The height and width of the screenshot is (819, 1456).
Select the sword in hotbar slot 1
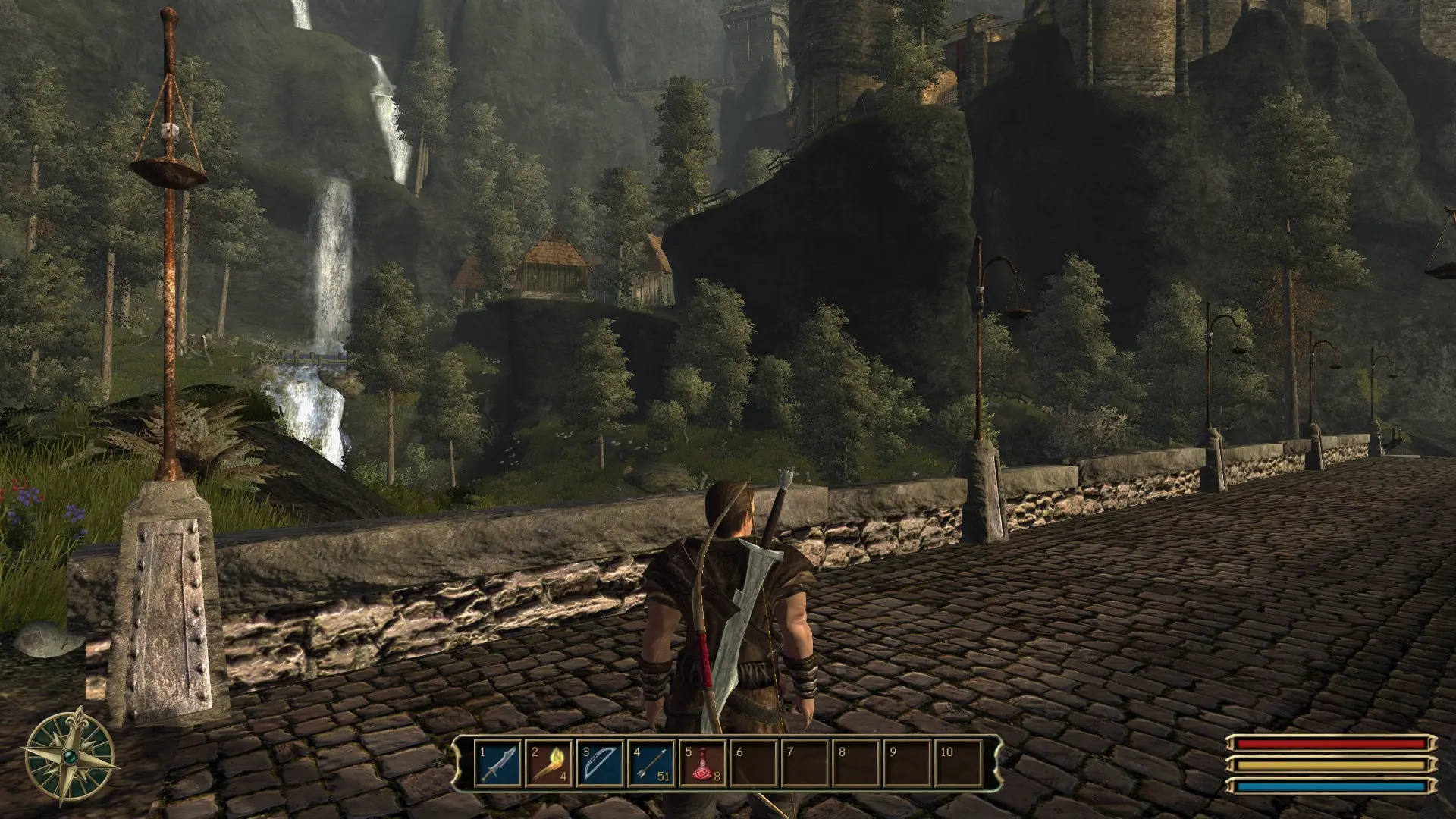click(x=499, y=764)
